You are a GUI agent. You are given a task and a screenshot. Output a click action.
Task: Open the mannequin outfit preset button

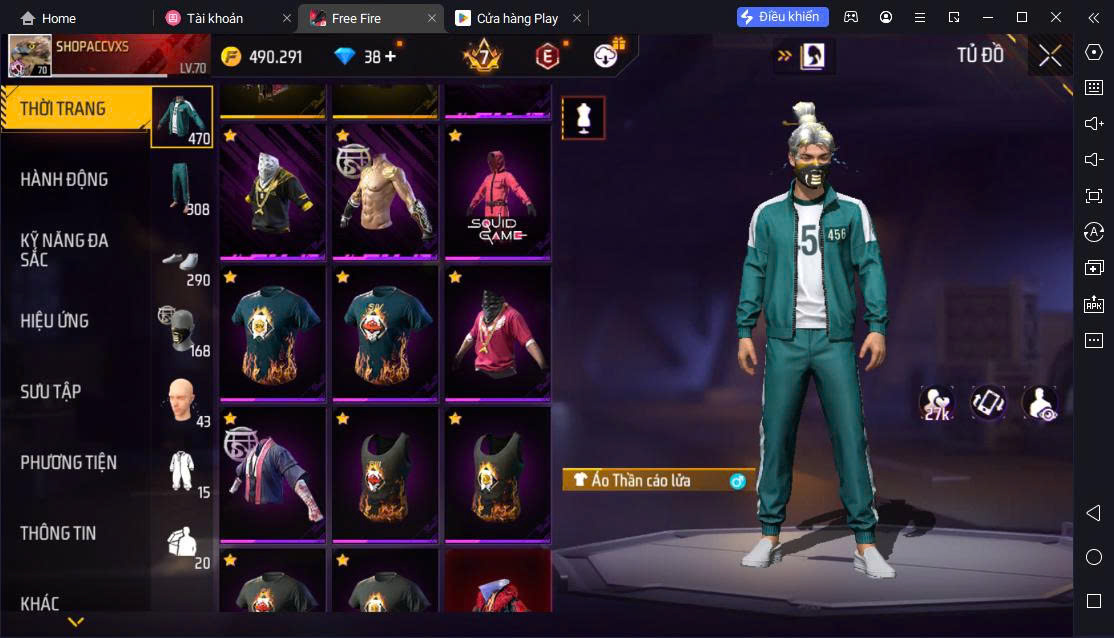pyautogui.click(x=583, y=118)
